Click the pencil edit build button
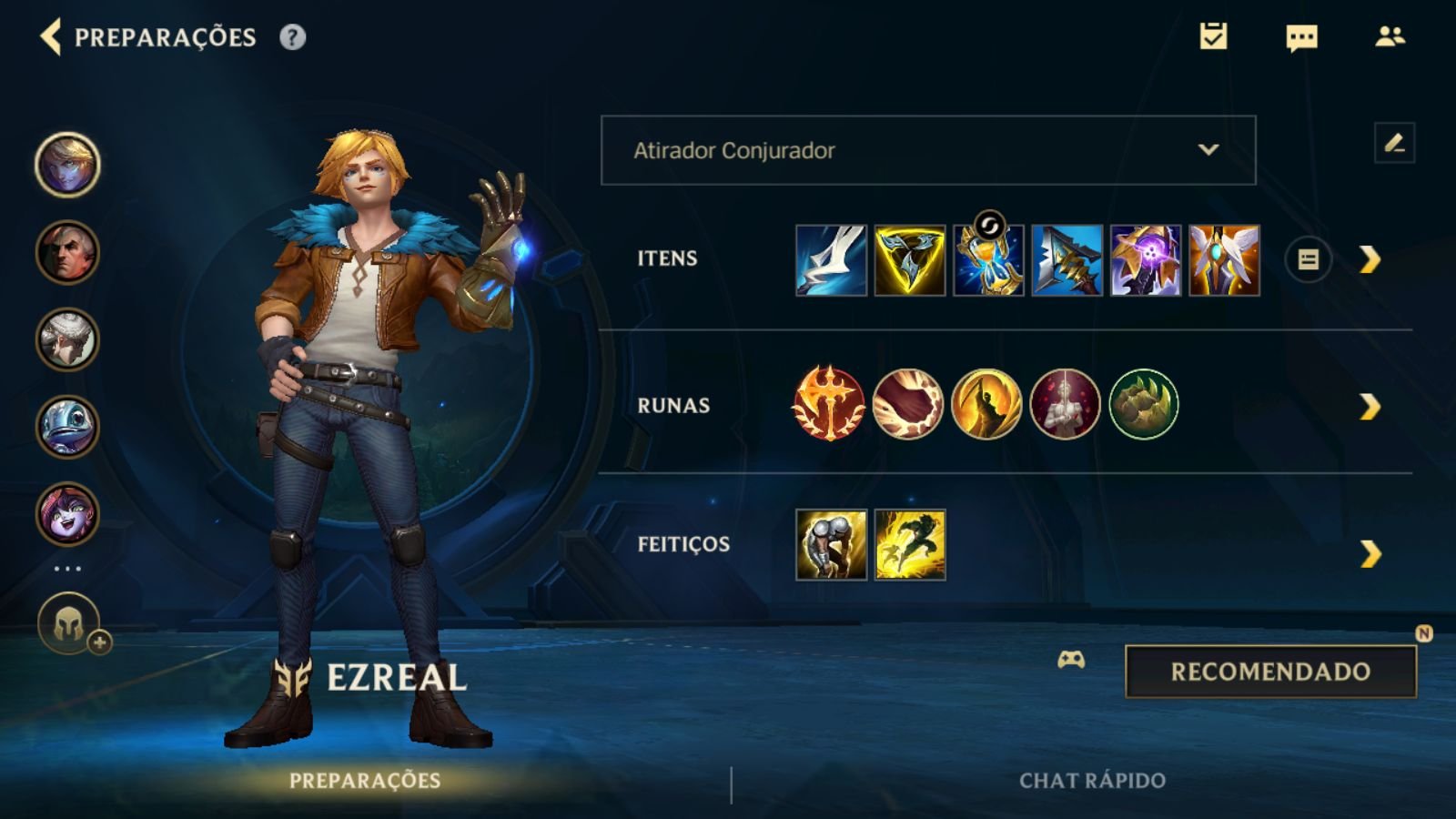 [x=1394, y=143]
